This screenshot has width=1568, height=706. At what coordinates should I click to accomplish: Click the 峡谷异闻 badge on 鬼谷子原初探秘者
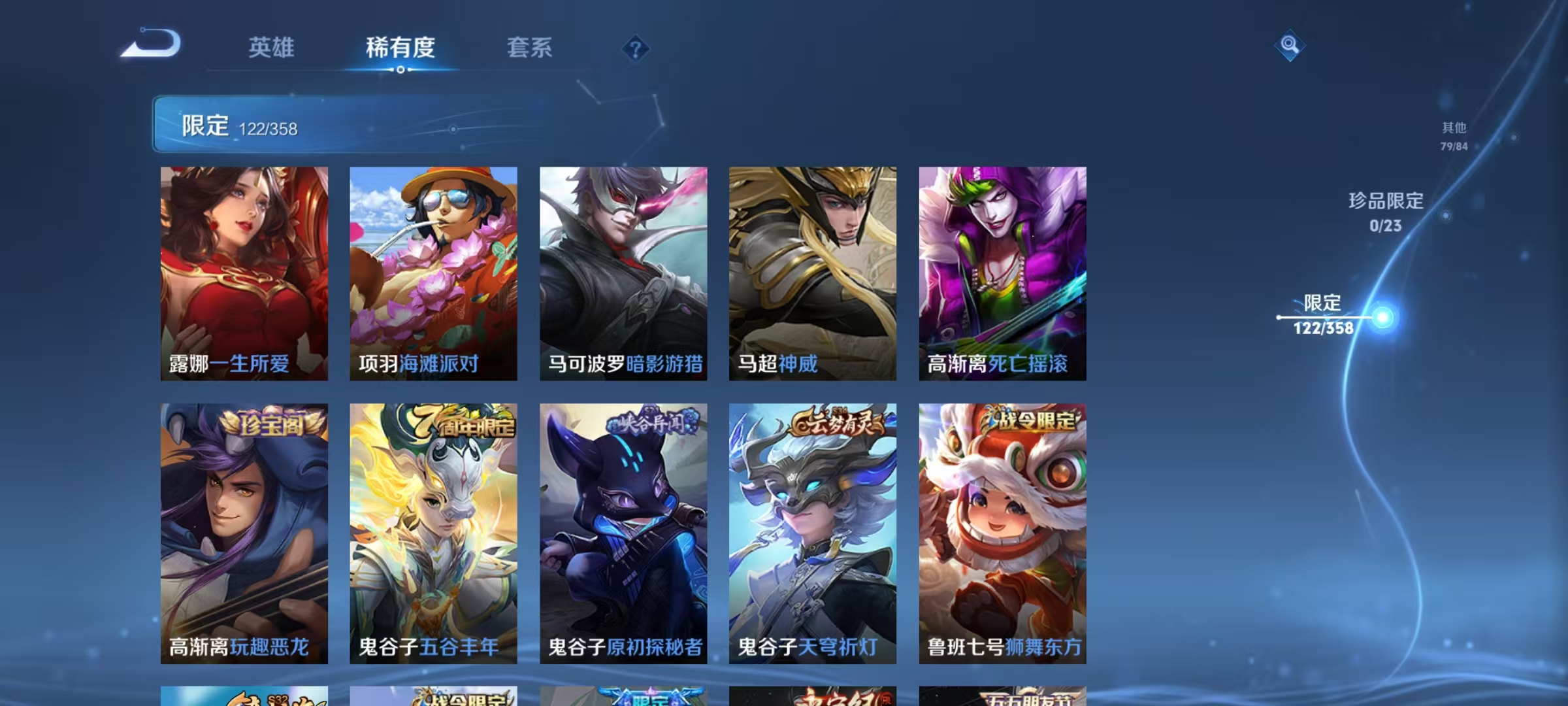tap(649, 425)
